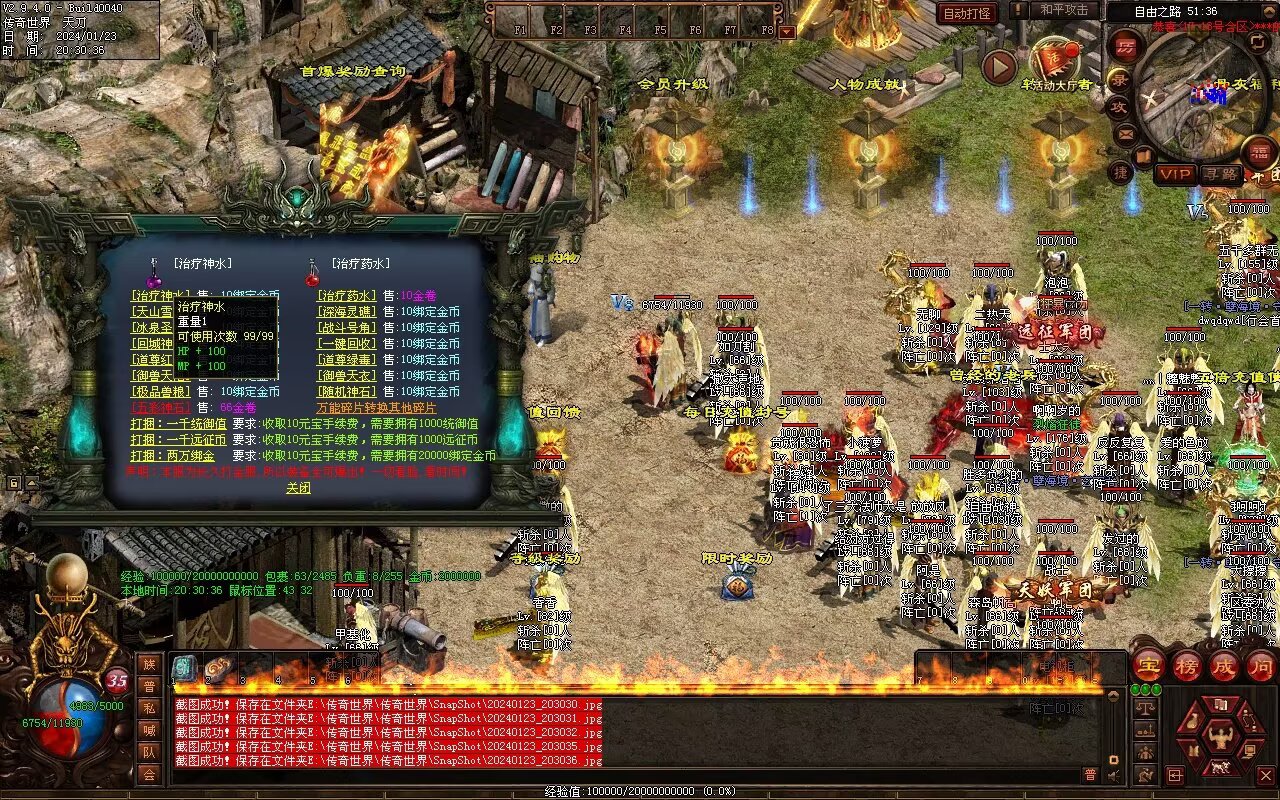1280x800 pixels.
Task: Select the 随机神石 random stone item
Action: click(x=346, y=391)
